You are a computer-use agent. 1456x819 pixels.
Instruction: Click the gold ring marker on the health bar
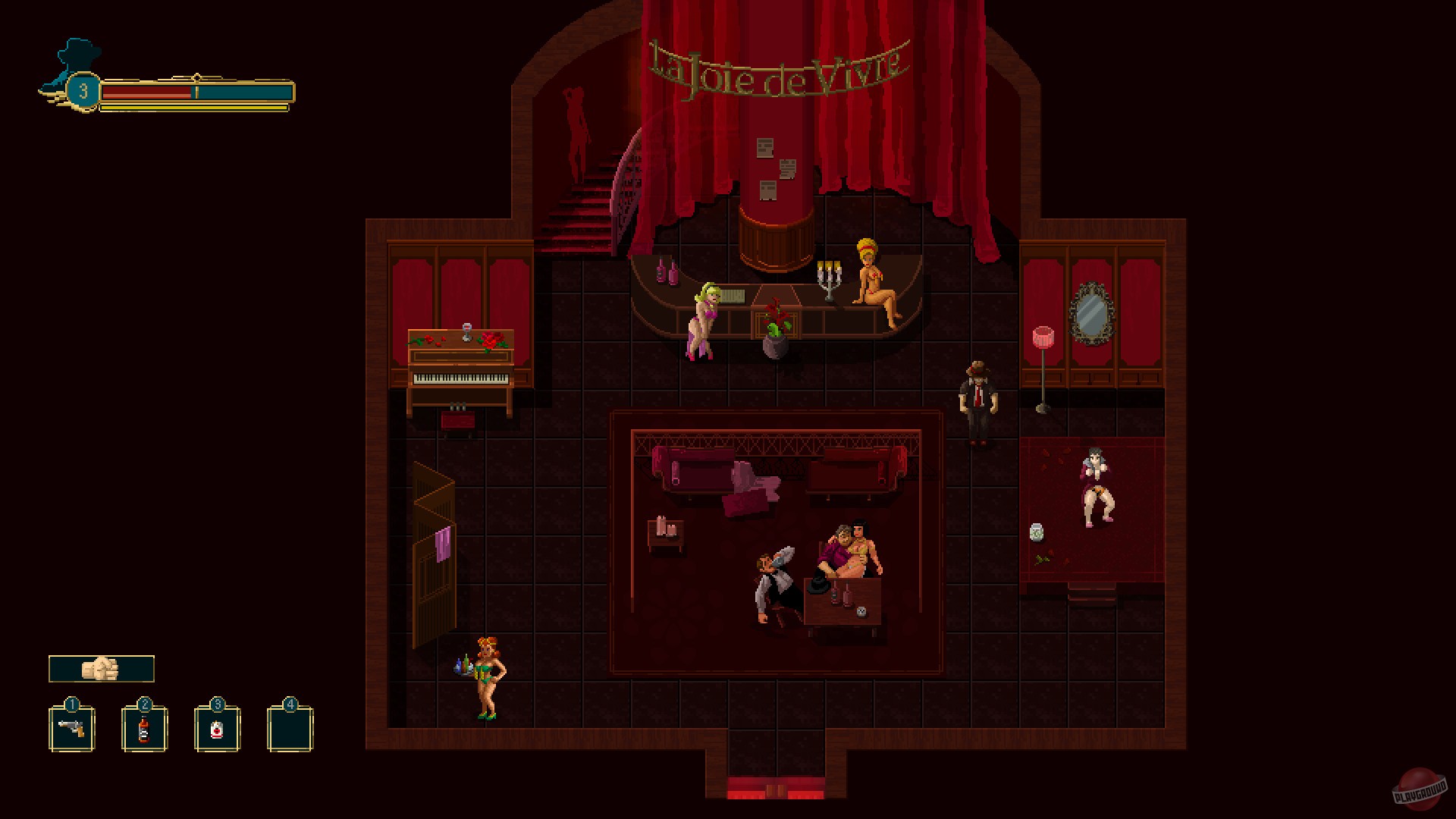click(197, 78)
